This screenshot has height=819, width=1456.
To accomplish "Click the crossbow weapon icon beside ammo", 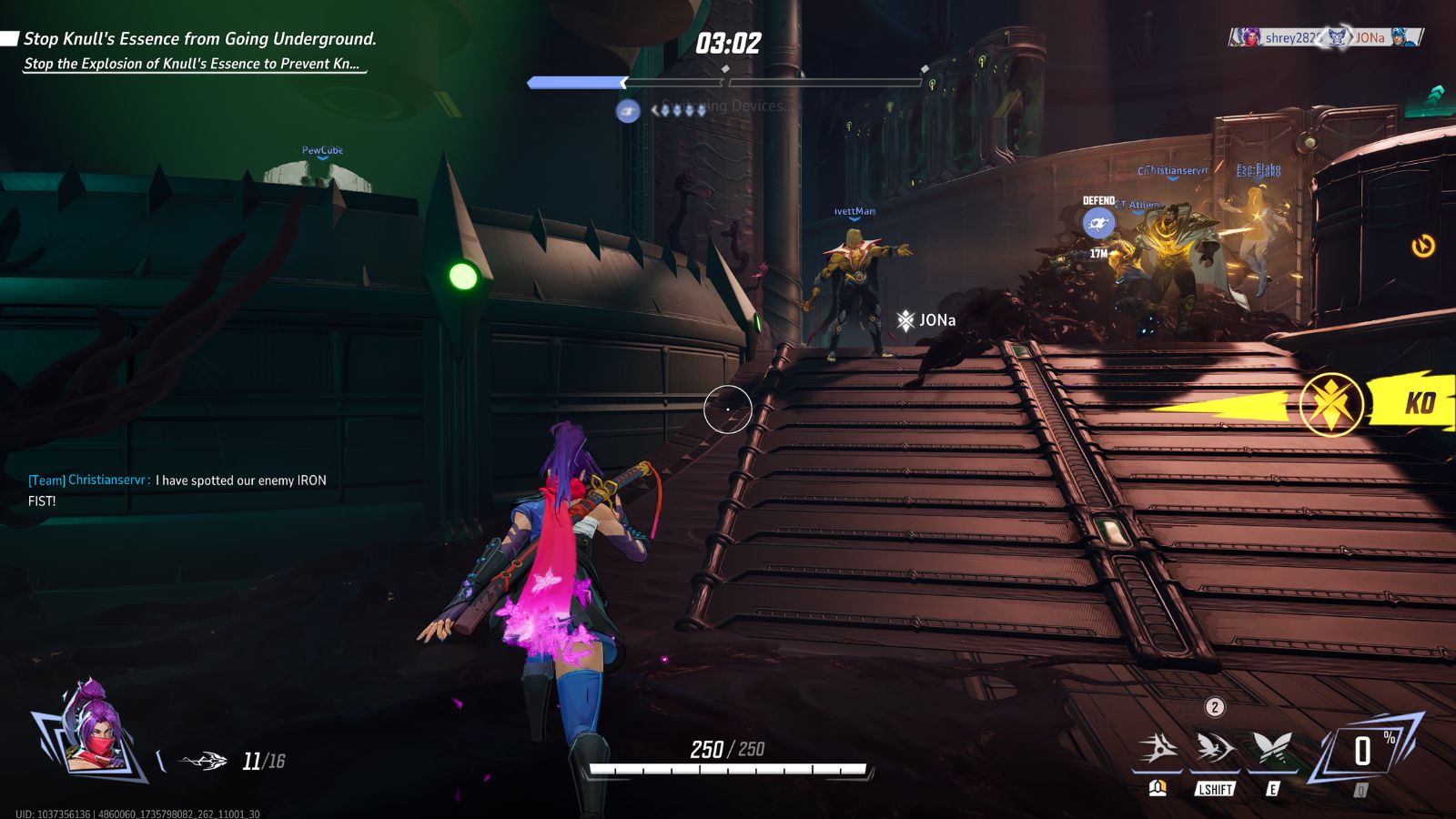I will [204, 761].
